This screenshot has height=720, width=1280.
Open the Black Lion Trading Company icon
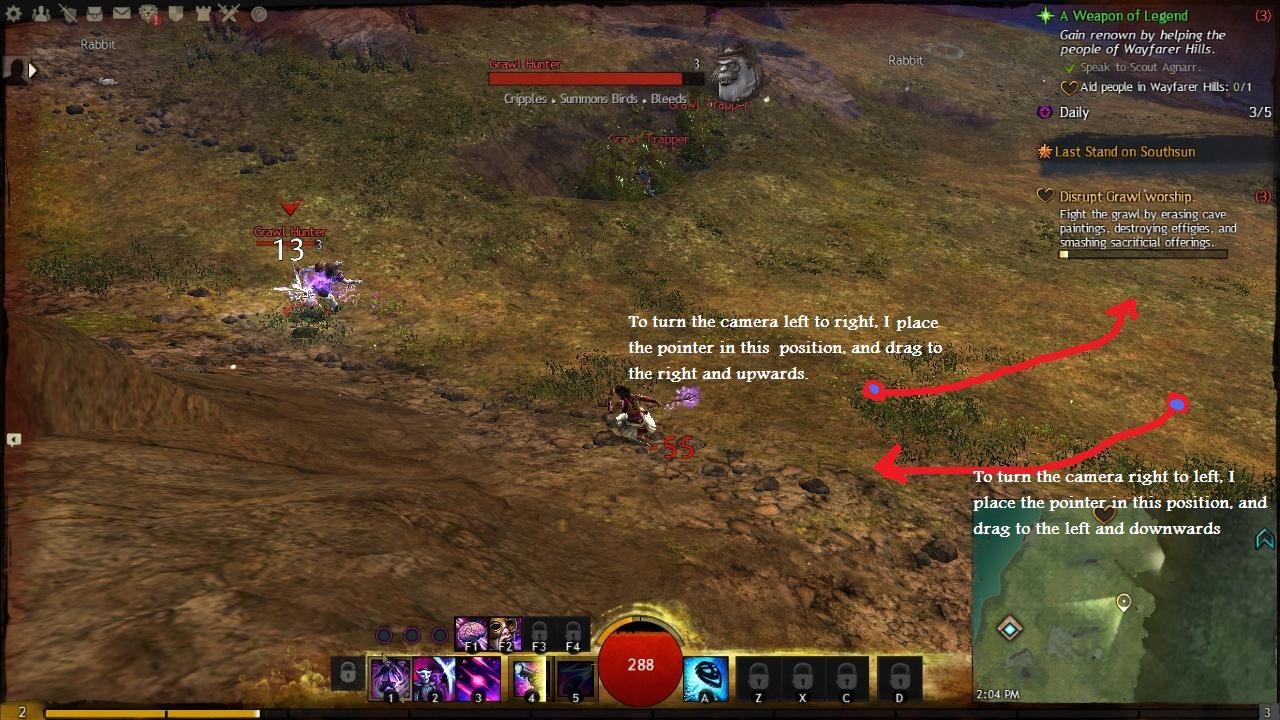pos(148,14)
